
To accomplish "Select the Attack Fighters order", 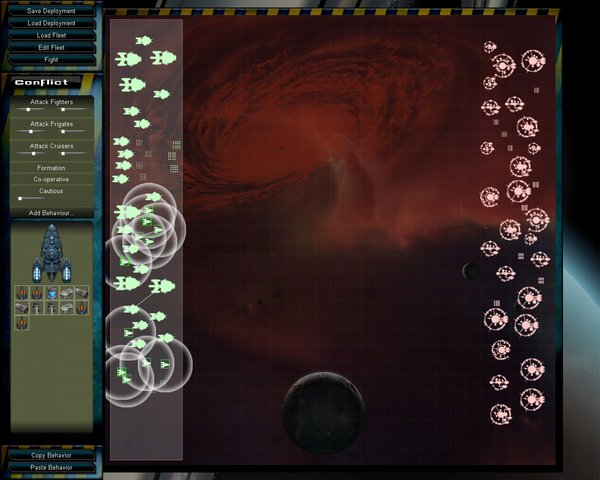I will [x=51, y=102].
